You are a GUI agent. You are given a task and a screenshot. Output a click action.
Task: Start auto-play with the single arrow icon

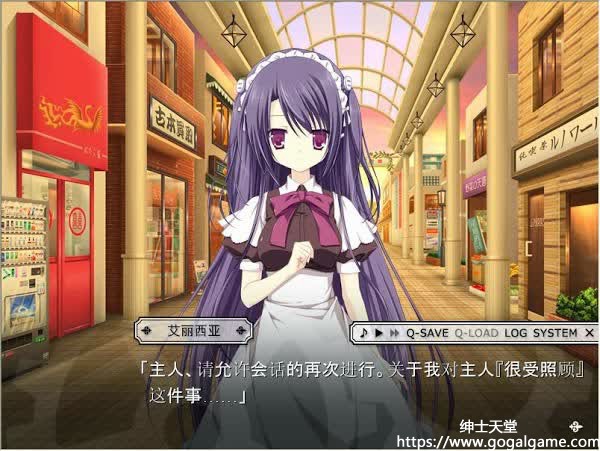[x=378, y=332]
